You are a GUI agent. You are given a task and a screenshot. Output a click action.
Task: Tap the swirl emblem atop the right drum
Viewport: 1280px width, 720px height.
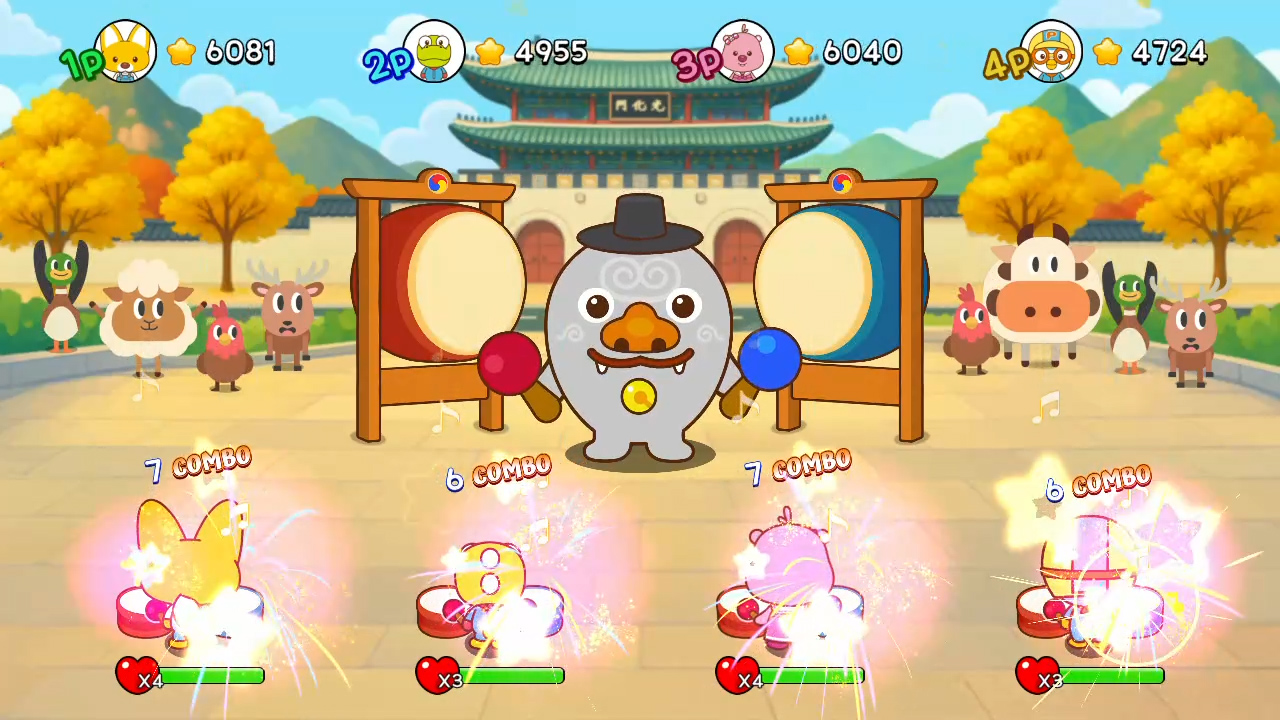pos(841,183)
